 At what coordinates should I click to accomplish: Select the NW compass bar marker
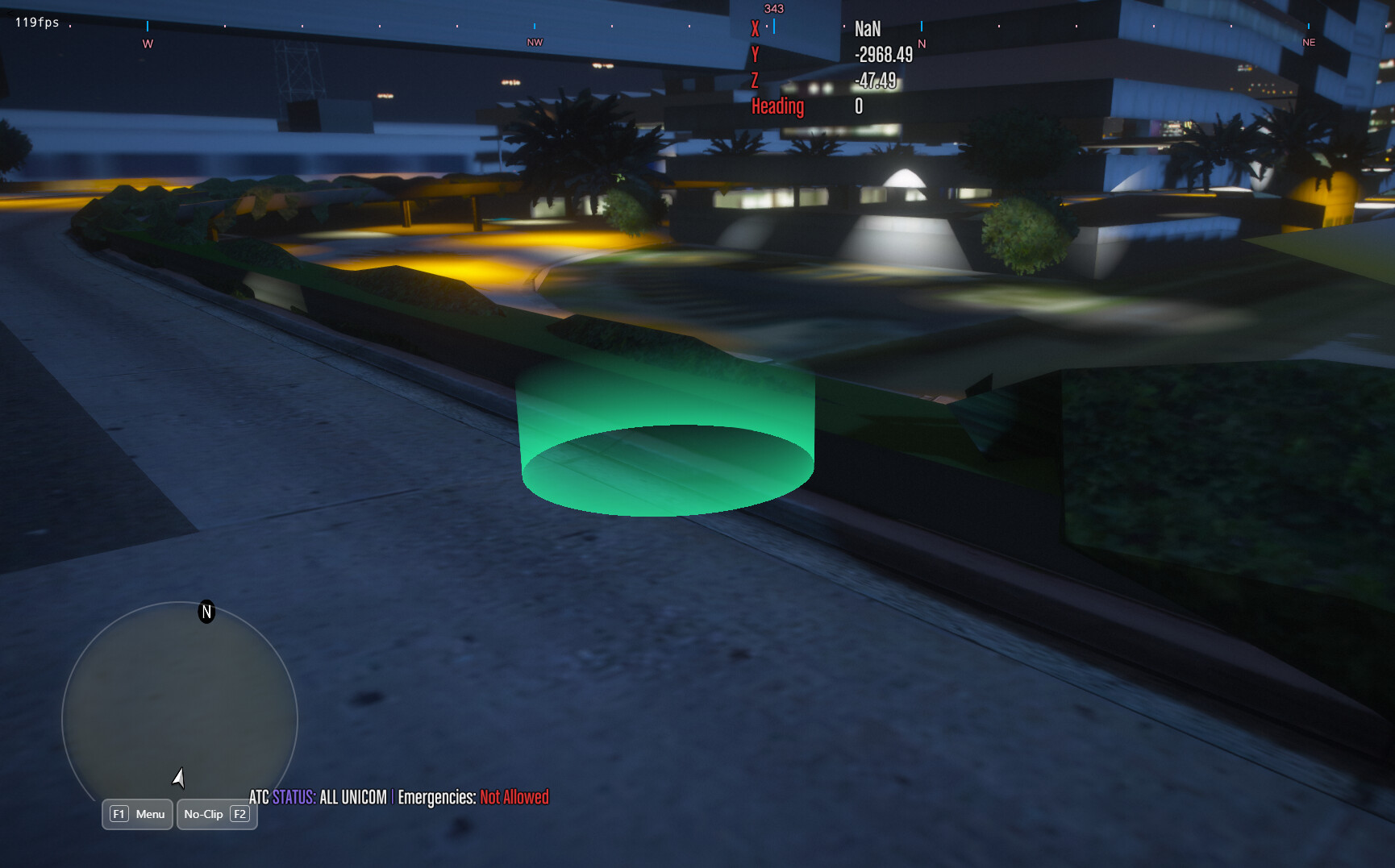tap(533, 43)
